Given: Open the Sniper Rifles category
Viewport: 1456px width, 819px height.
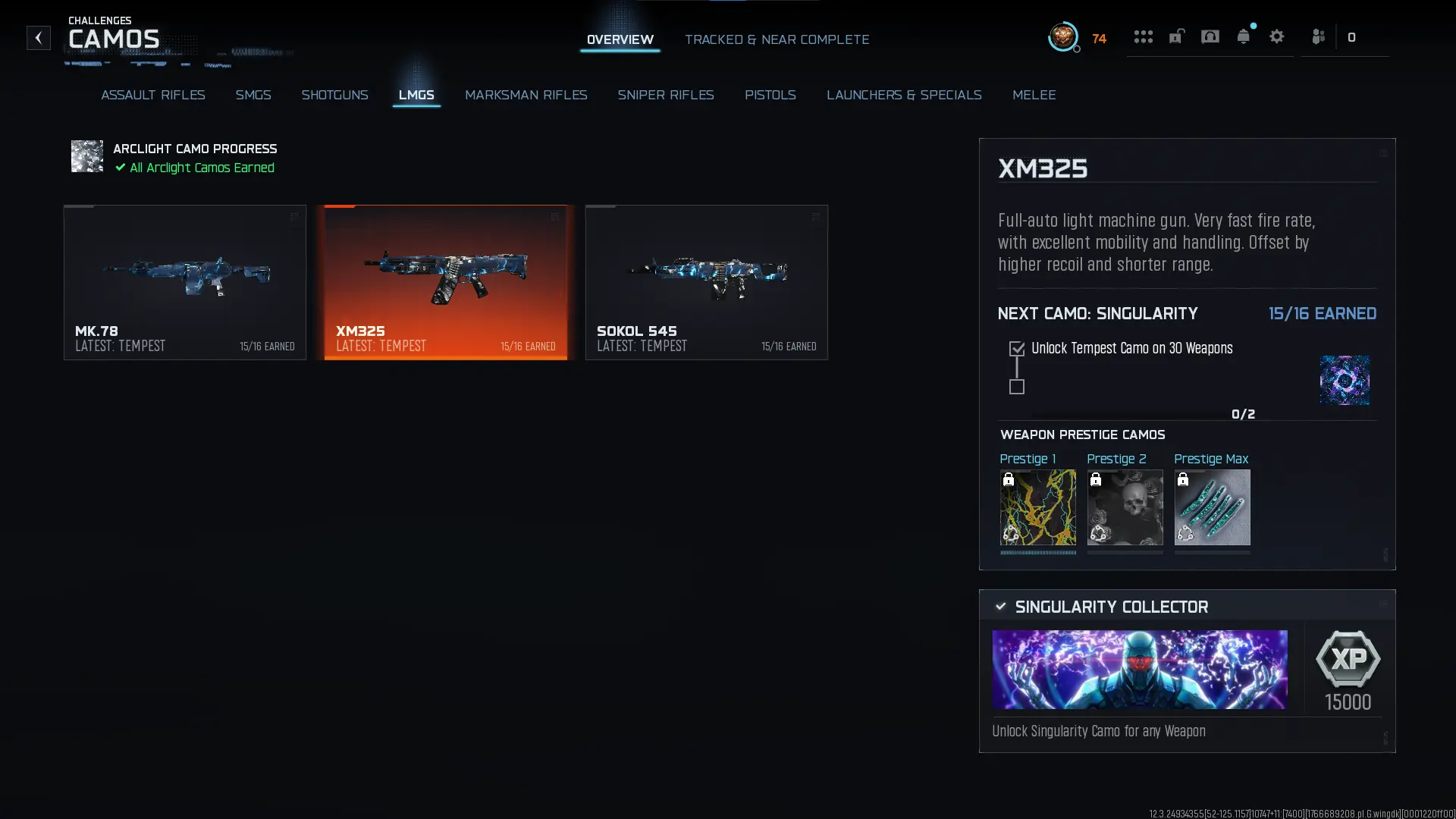Looking at the screenshot, I should pos(666,95).
